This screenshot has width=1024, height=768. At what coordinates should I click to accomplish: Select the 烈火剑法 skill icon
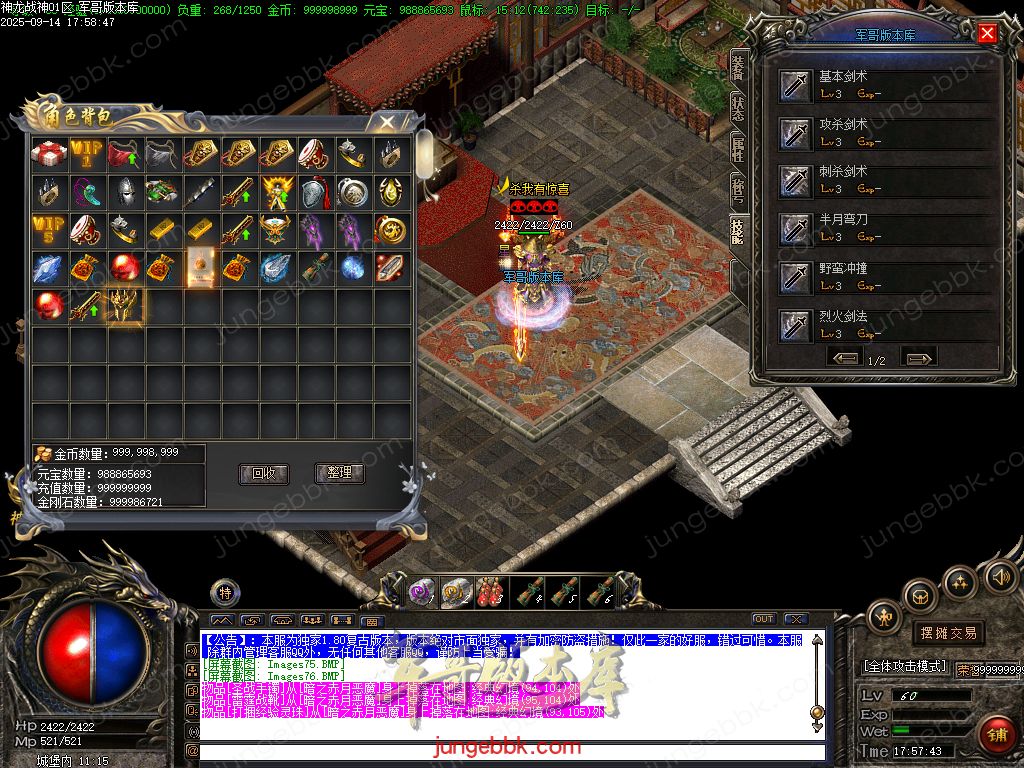pos(797,324)
